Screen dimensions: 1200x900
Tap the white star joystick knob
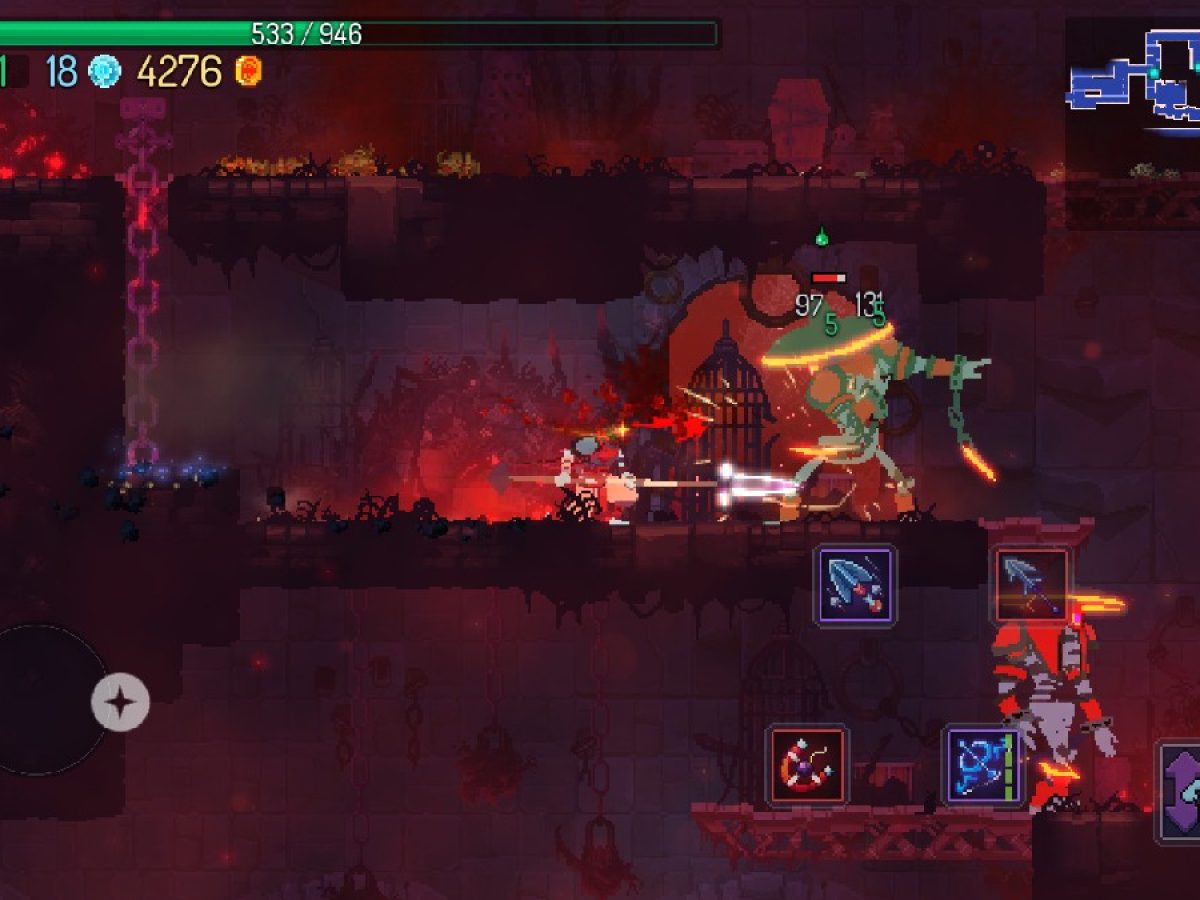click(120, 703)
